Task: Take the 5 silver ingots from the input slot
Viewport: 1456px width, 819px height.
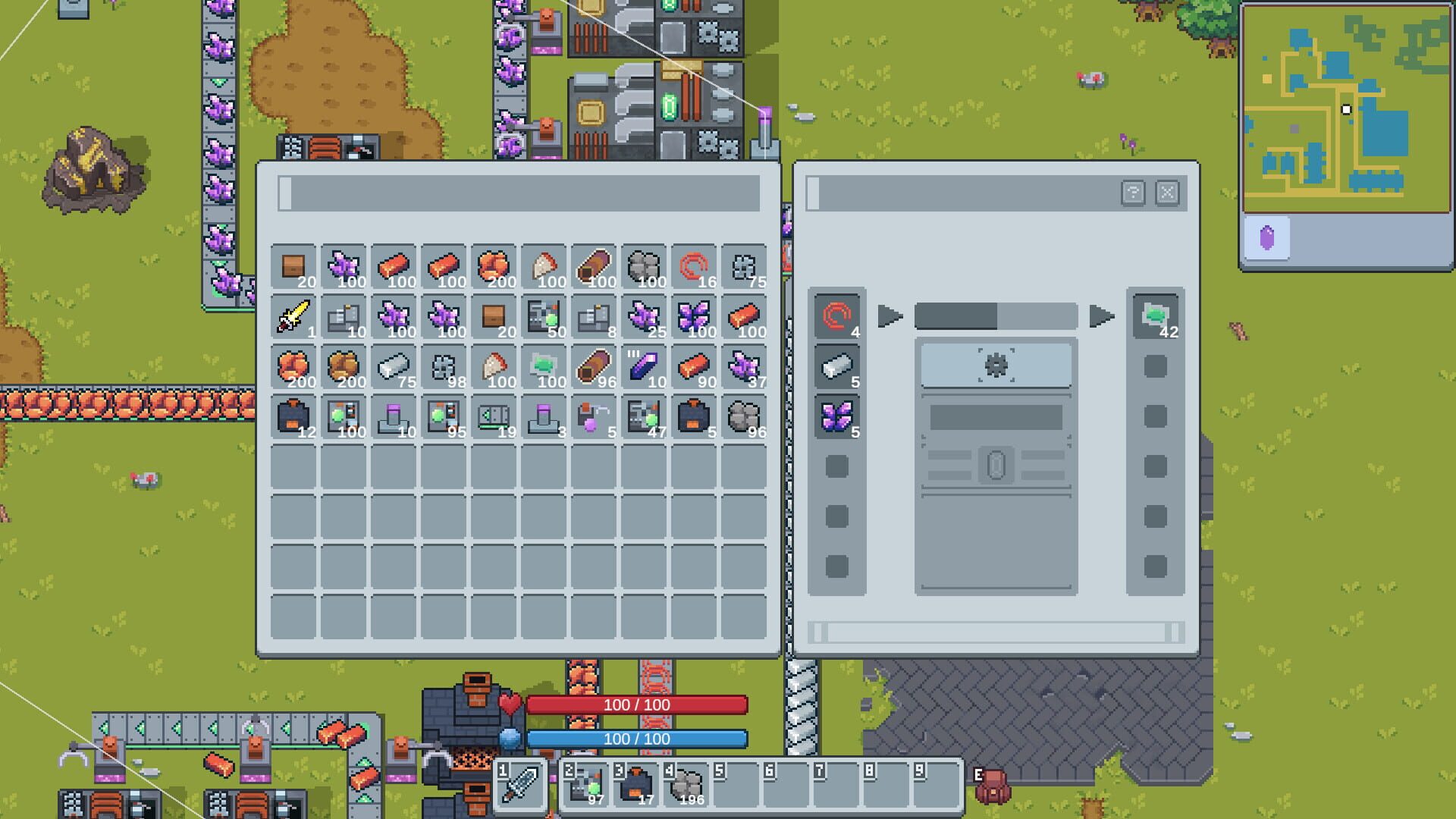Action: [838, 367]
